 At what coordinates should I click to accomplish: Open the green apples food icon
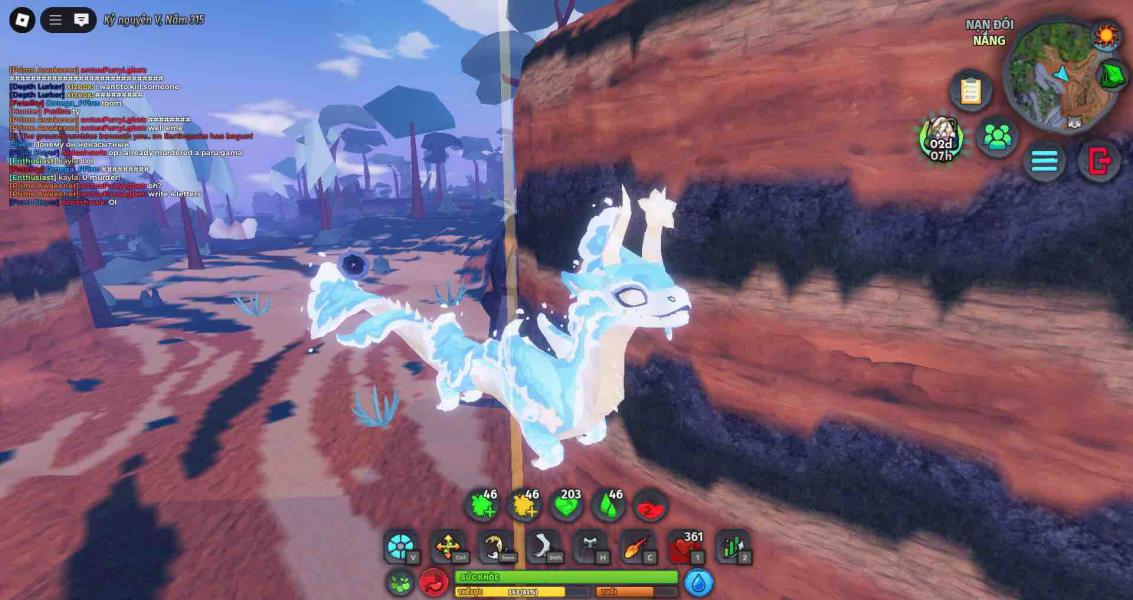click(401, 582)
